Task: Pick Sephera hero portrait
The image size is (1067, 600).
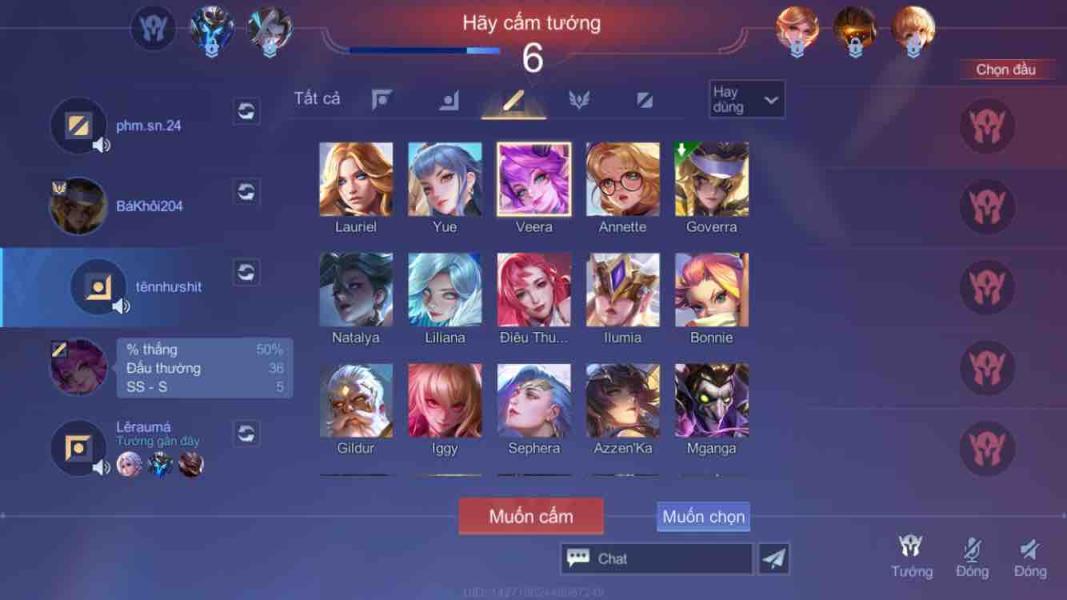Action: pos(534,401)
